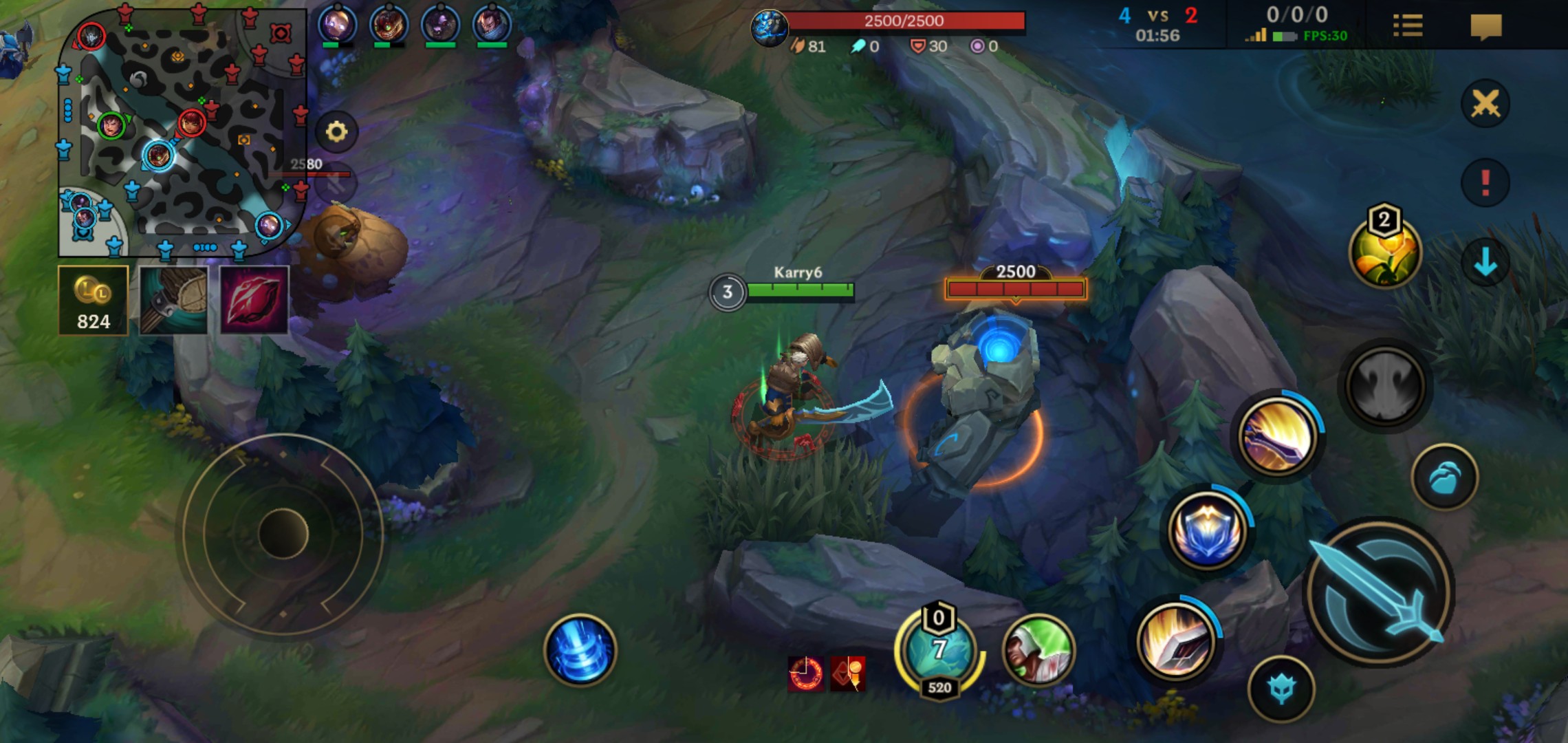Image resolution: width=1568 pixels, height=743 pixels.
Task: Place a ward with the blue trinket button
Action: point(1444,477)
